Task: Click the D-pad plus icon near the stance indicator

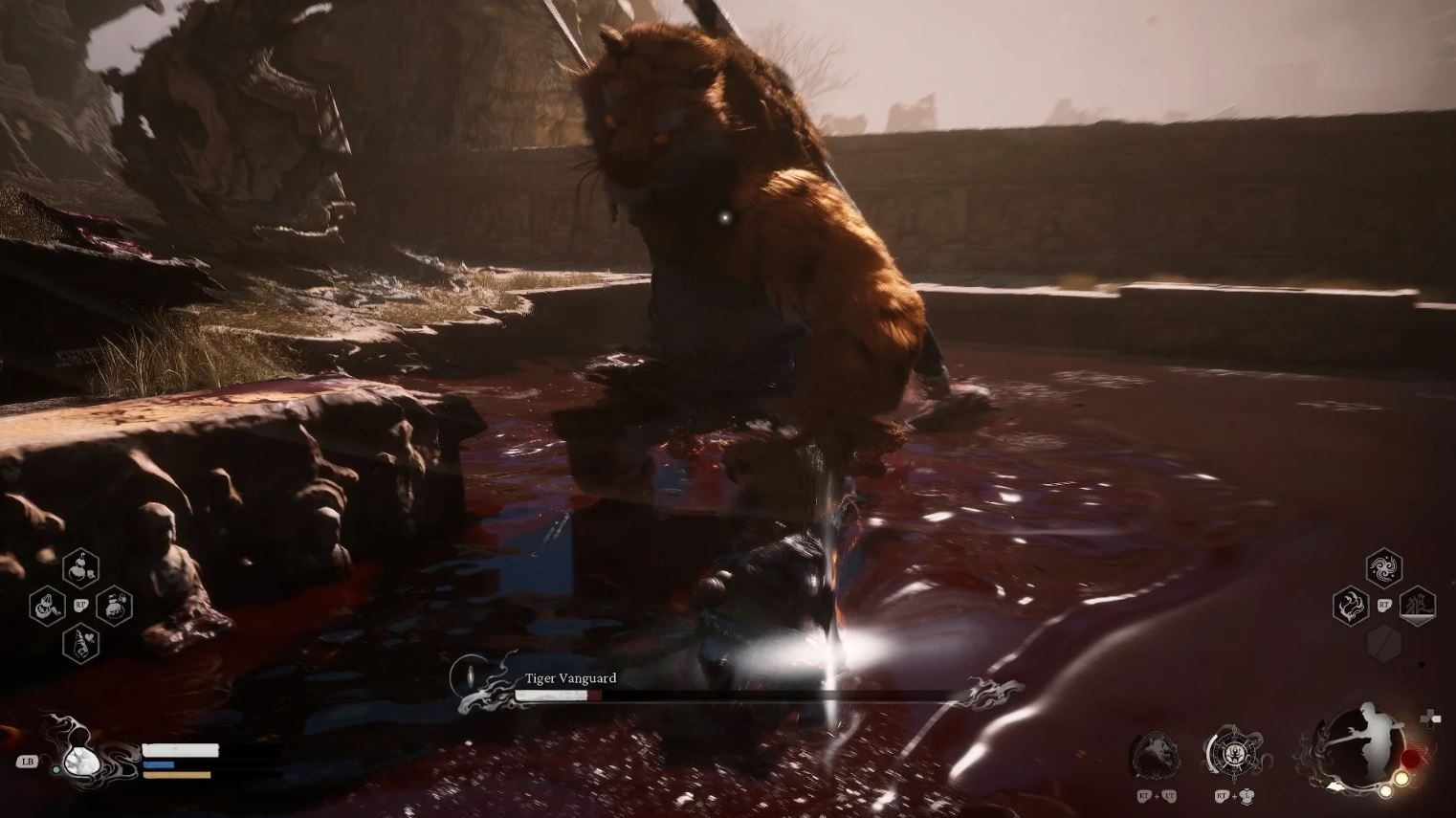Action: click(1432, 718)
